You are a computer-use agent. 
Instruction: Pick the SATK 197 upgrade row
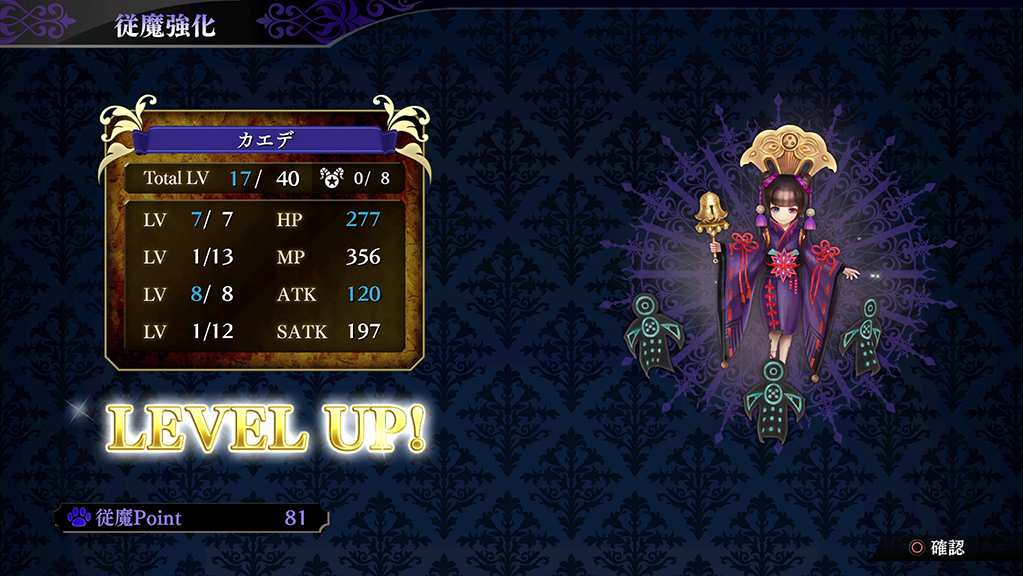point(263,331)
